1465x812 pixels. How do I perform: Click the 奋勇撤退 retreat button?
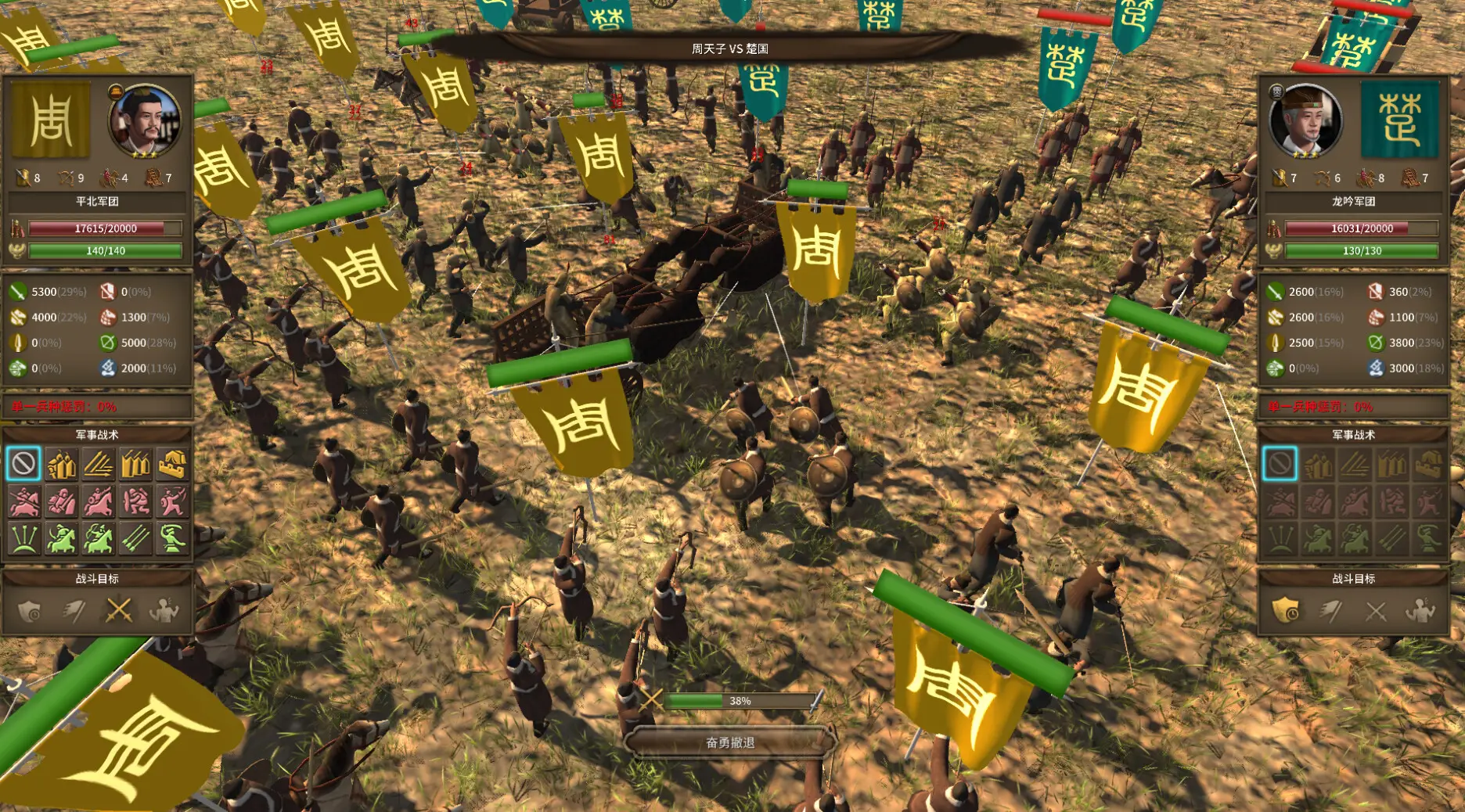point(730,742)
